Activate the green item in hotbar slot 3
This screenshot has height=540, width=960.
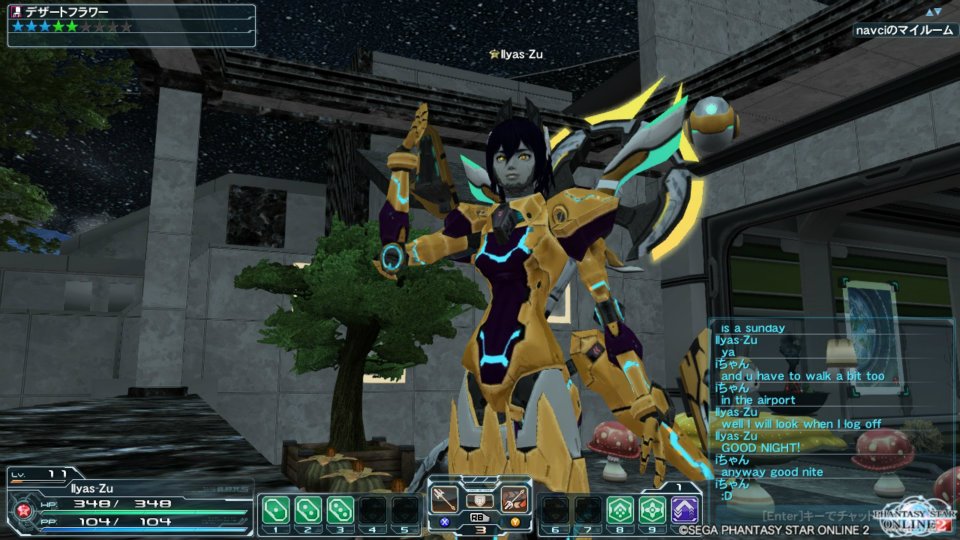(340, 510)
